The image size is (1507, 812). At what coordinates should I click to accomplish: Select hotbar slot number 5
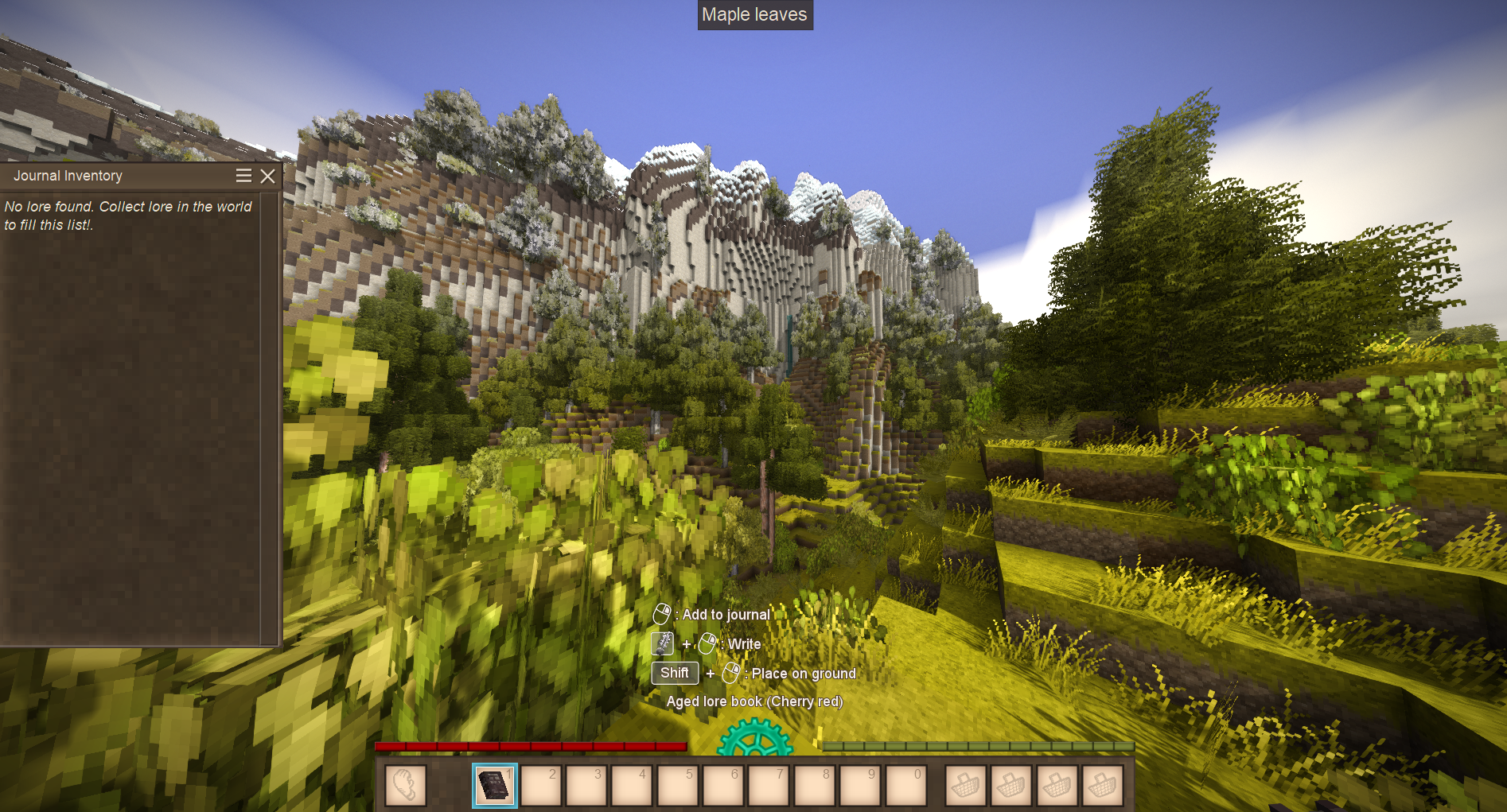click(677, 786)
